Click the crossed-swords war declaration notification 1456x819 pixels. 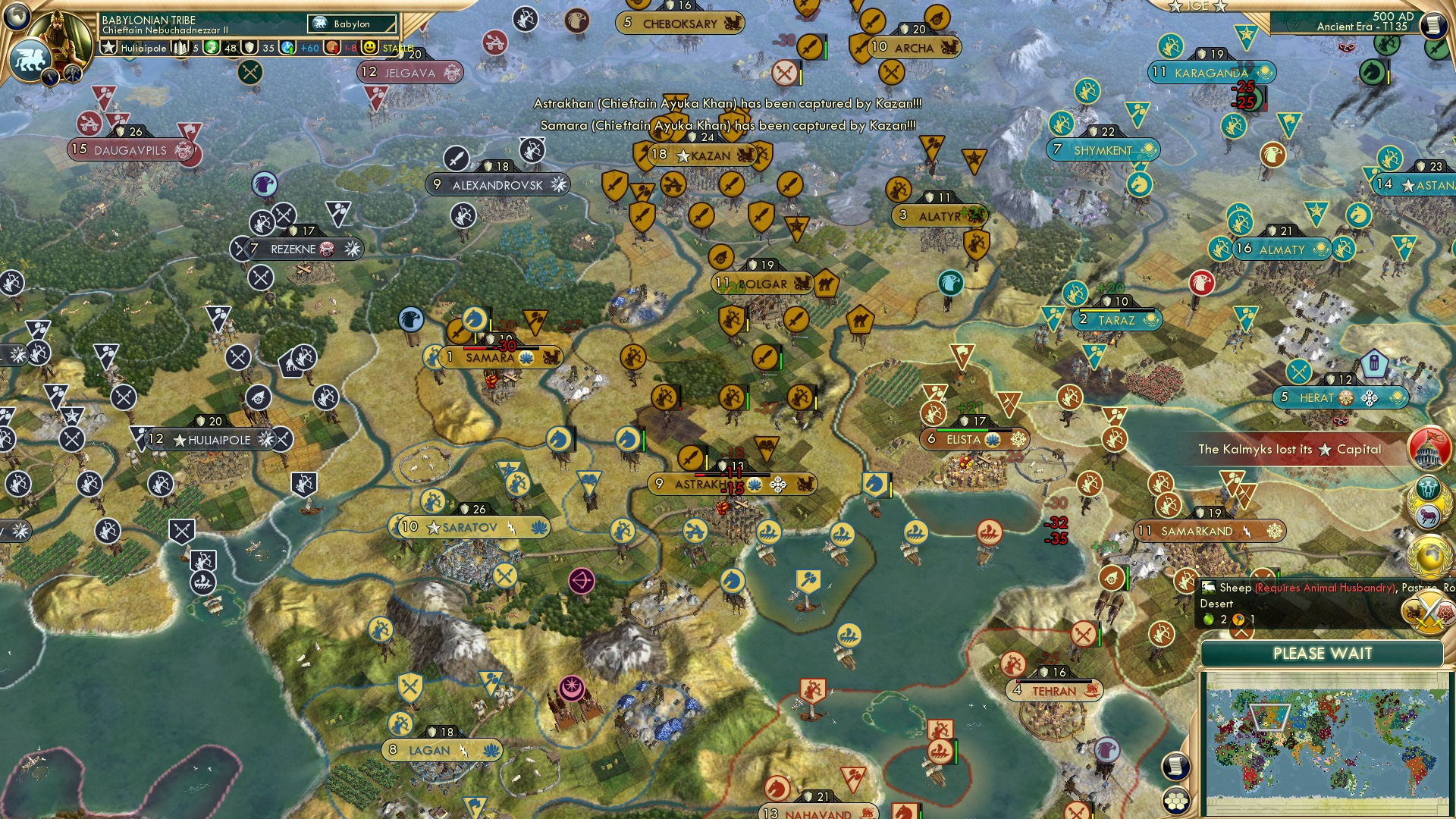(1429, 610)
